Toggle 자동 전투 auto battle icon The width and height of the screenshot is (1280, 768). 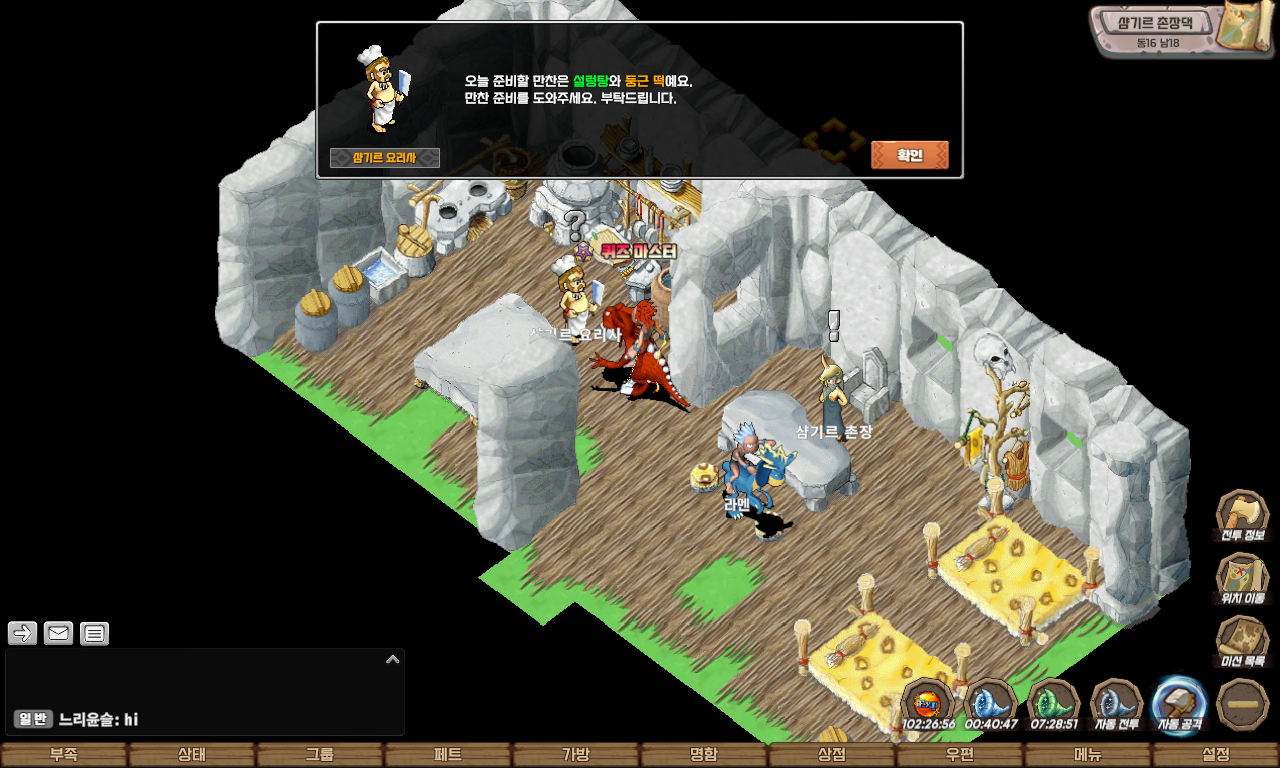[x=1117, y=704]
